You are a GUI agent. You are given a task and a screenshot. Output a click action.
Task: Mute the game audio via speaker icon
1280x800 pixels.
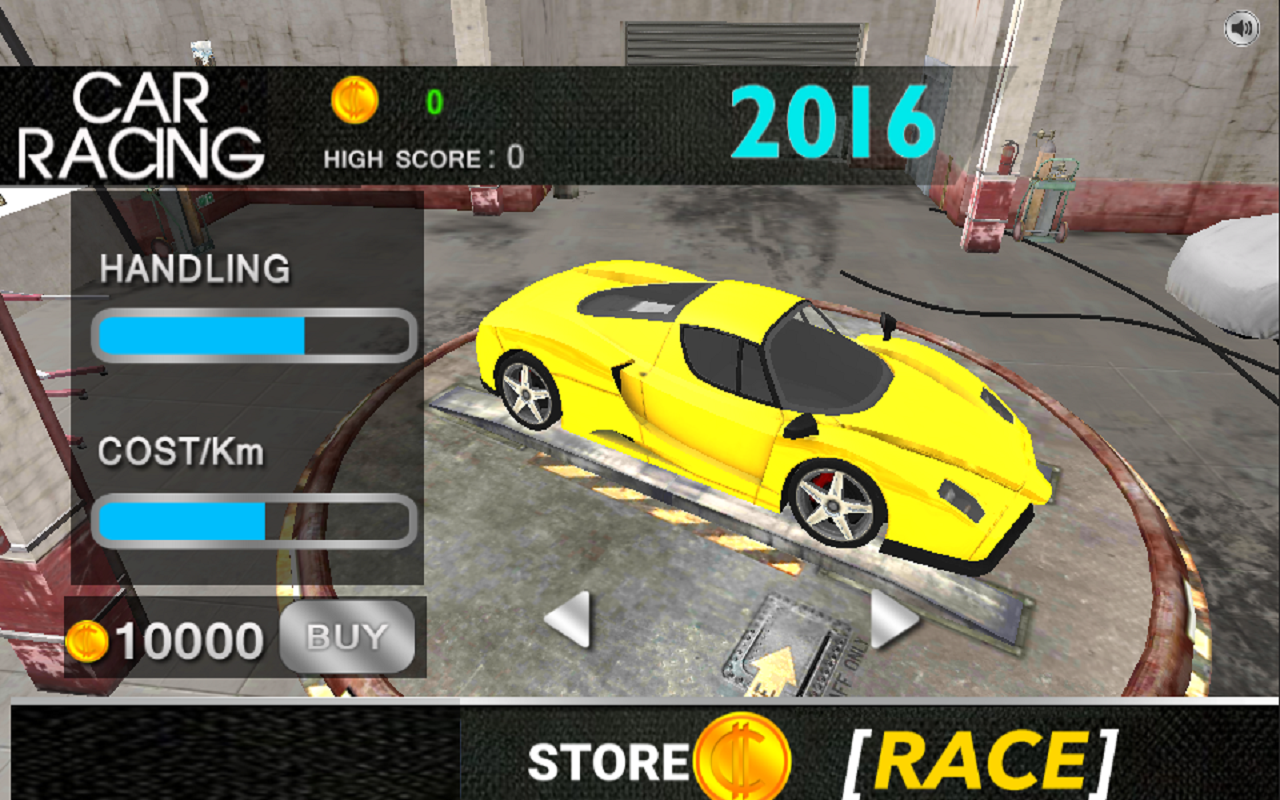point(1244,28)
